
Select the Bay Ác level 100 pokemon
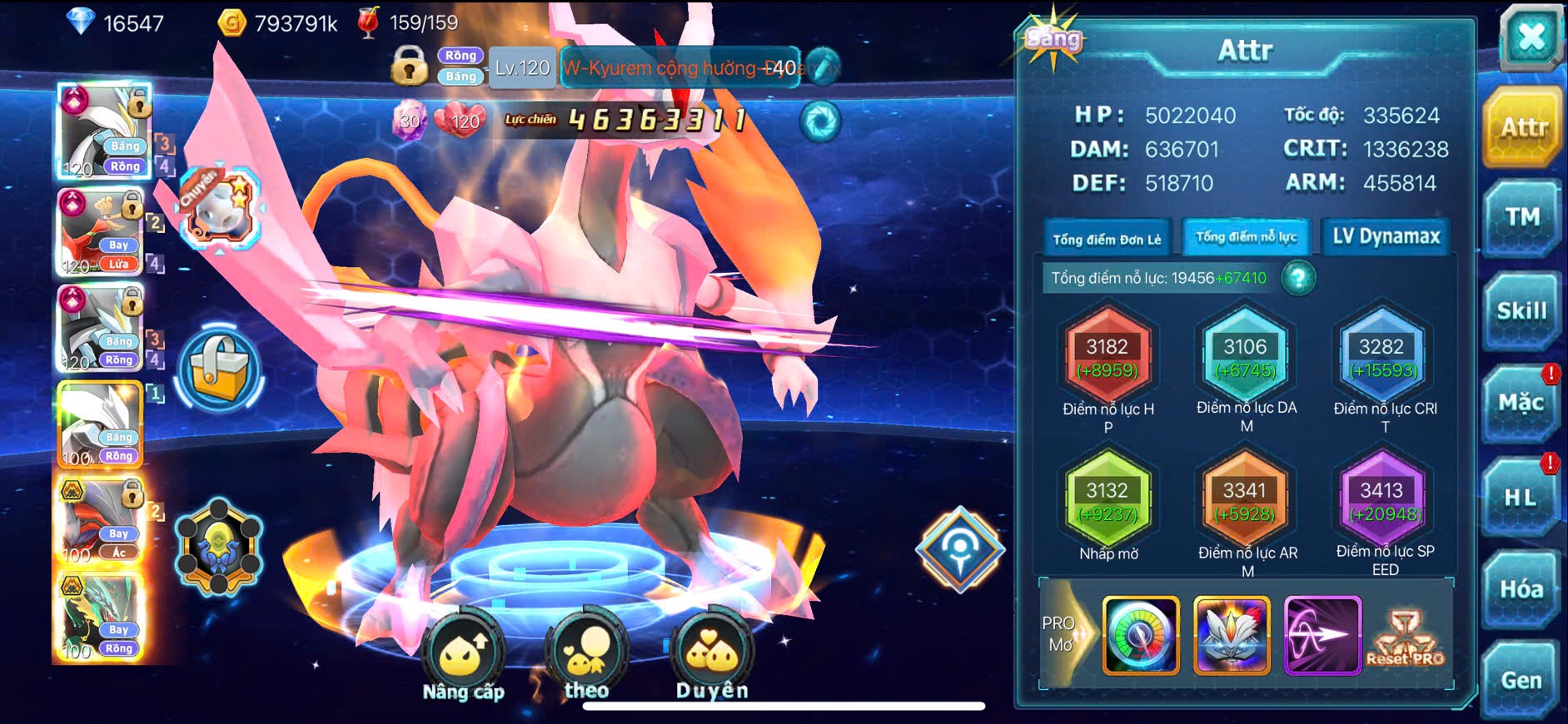[101, 522]
